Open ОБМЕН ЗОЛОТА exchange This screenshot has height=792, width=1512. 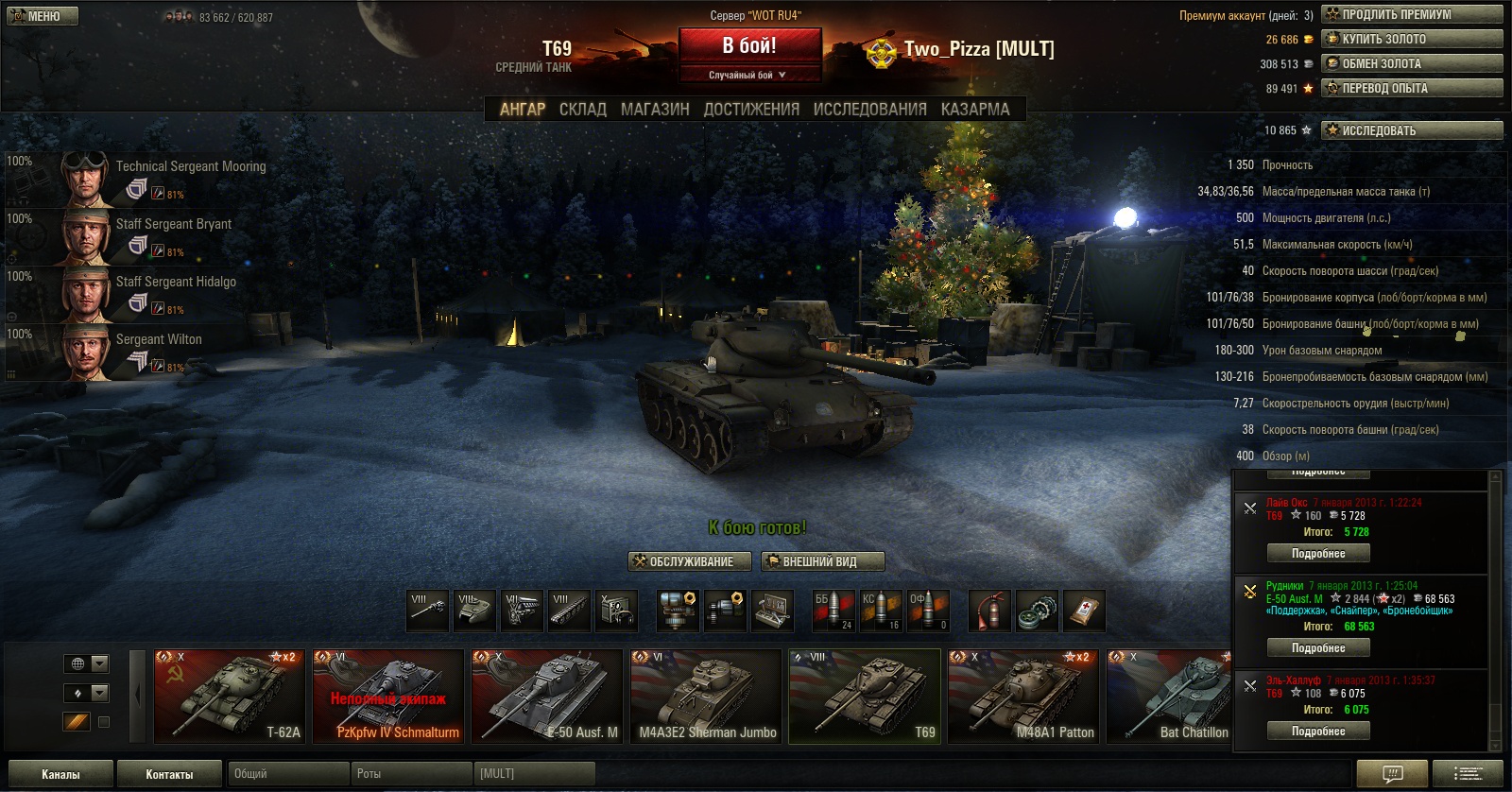coord(1412,63)
